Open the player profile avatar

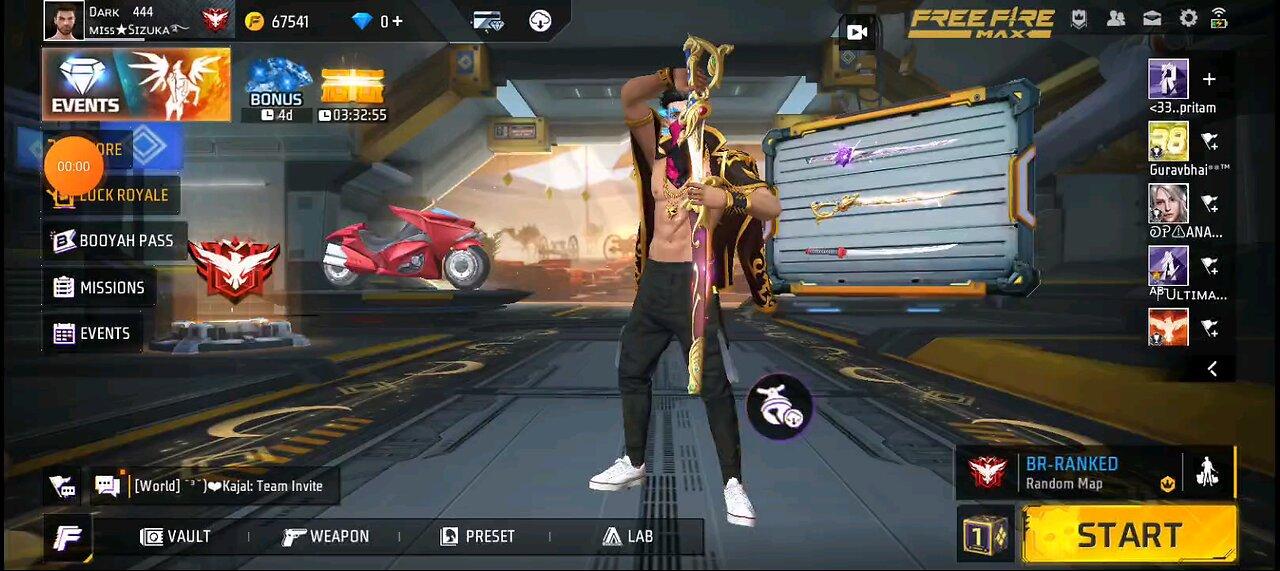[x=64, y=20]
